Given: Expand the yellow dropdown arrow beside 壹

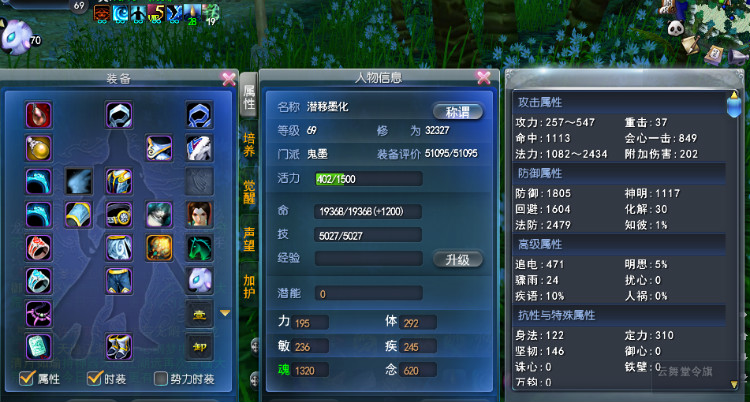Looking at the screenshot, I should tap(224, 313).
